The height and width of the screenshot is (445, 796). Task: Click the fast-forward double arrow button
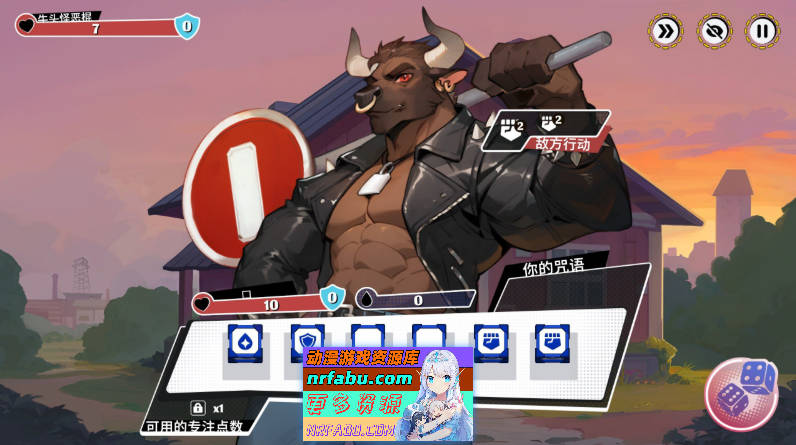(x=664, y=30)
